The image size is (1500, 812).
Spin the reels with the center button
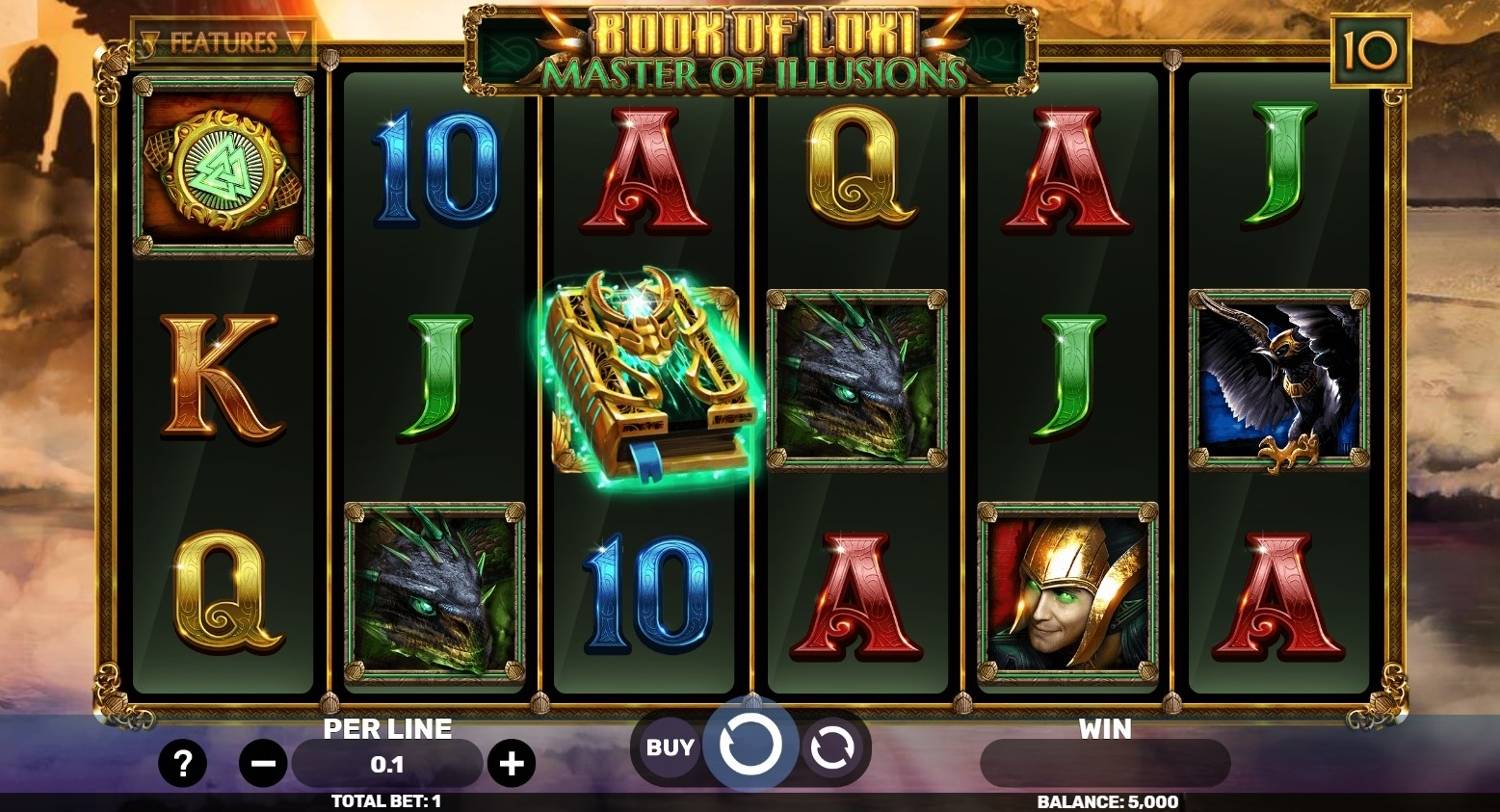point(750,744)
